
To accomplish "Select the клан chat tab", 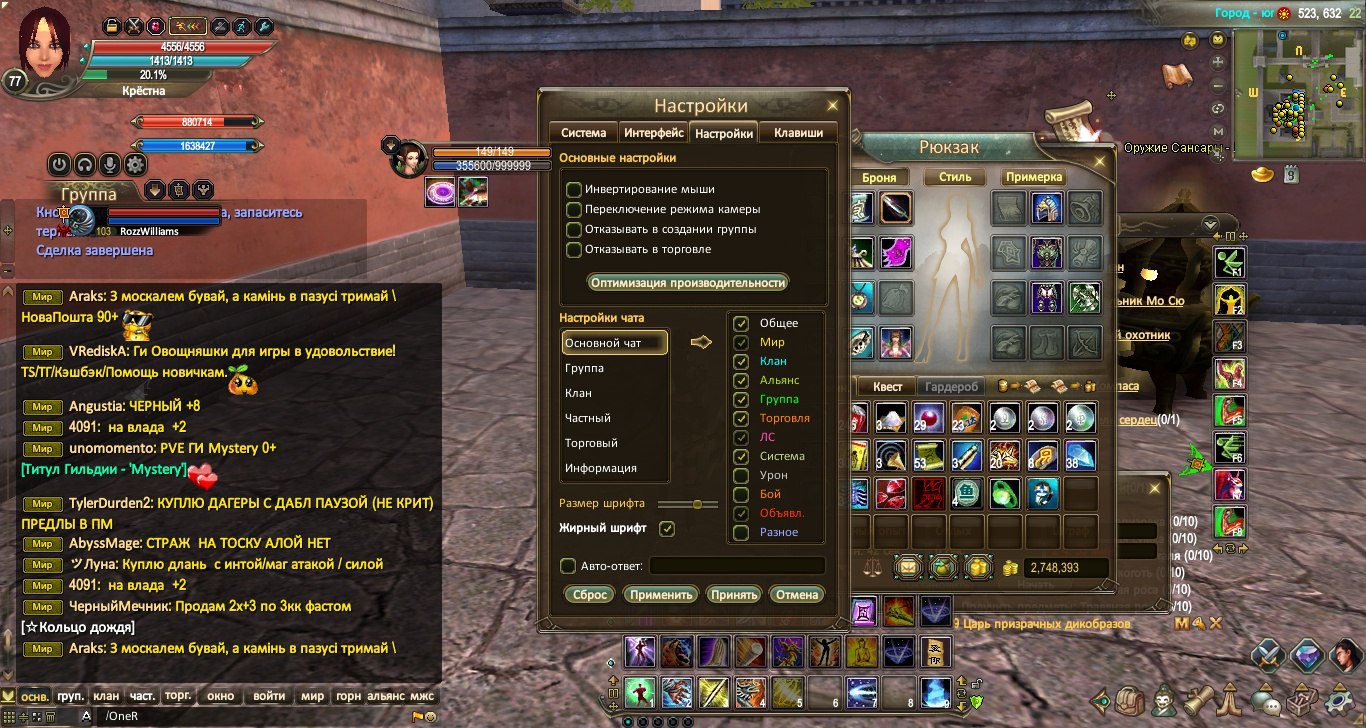I will click(x=105, y=696).
